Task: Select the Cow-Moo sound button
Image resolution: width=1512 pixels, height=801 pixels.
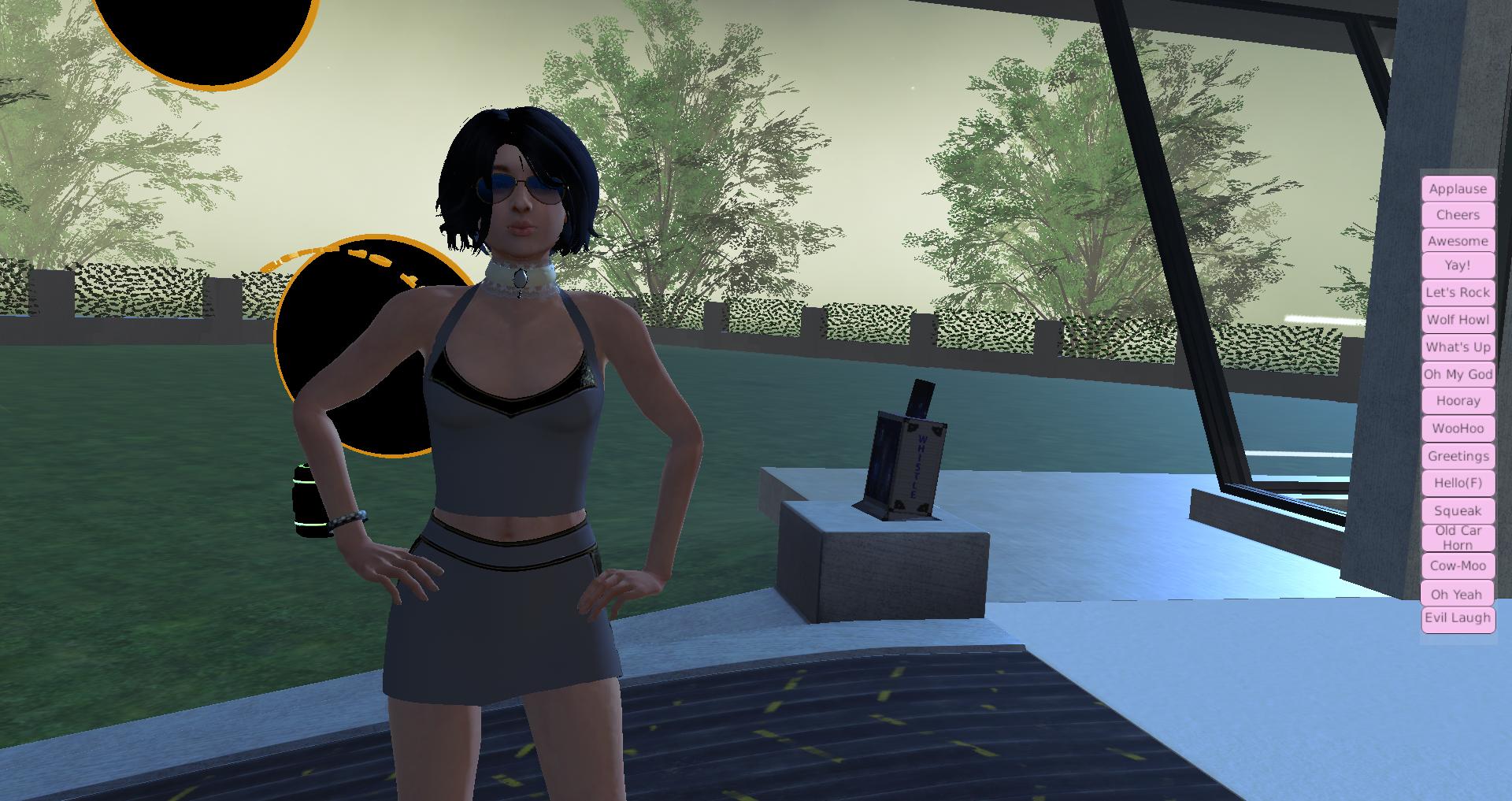Action: pos(1458,566)
